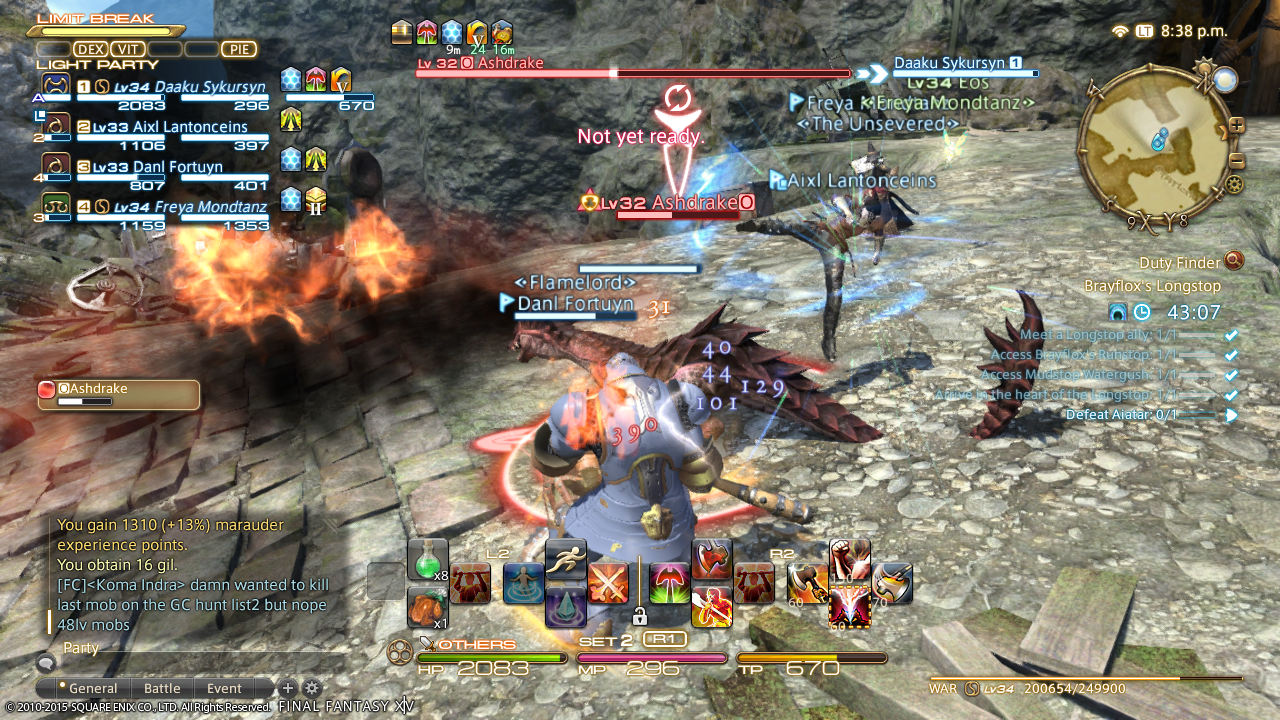Use the crossed swords ability icon
This screenshot has width=1280, height=720.
pyautogui.click(x=608, y=583)
